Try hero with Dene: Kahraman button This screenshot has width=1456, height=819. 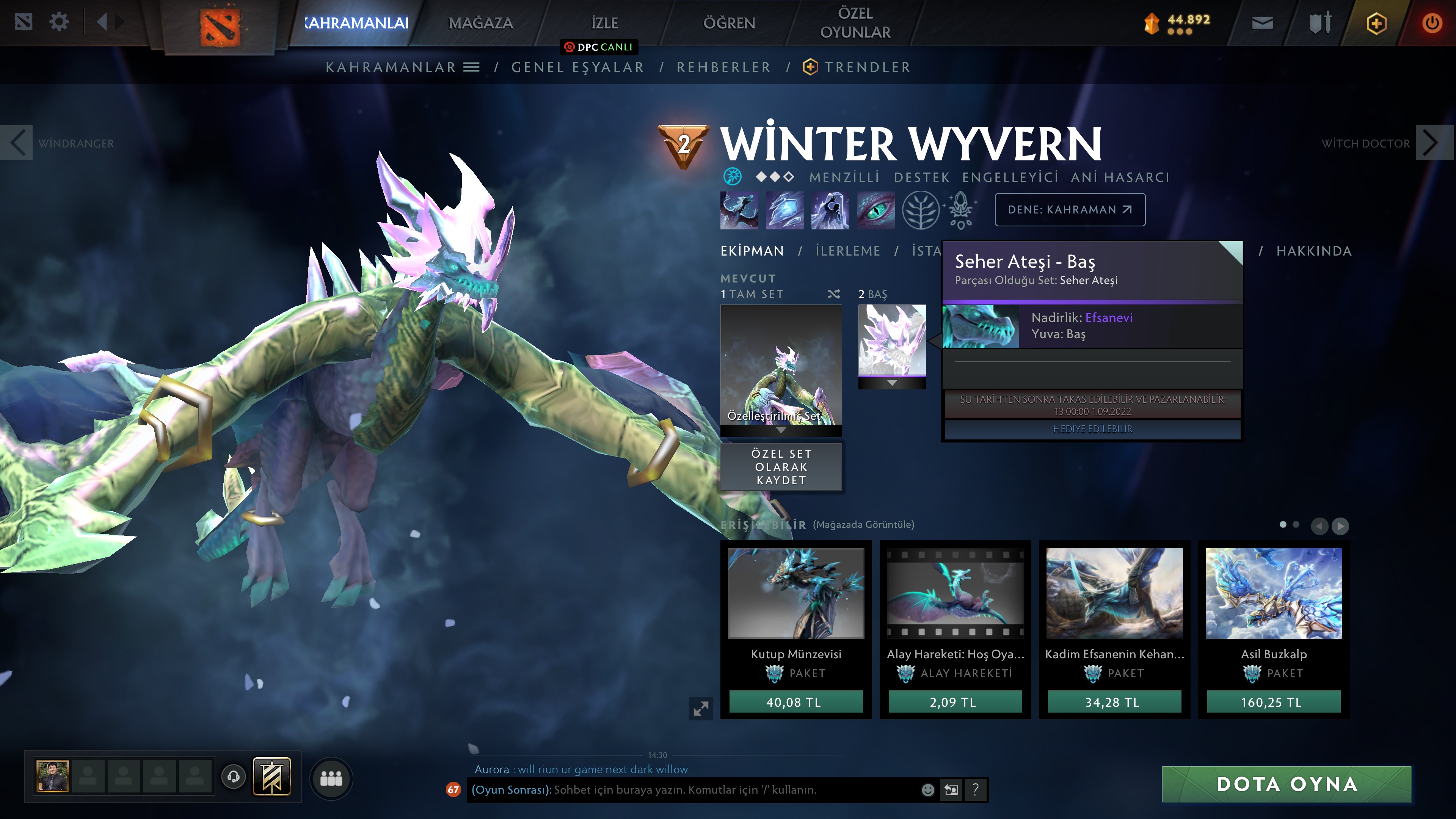1069,210
